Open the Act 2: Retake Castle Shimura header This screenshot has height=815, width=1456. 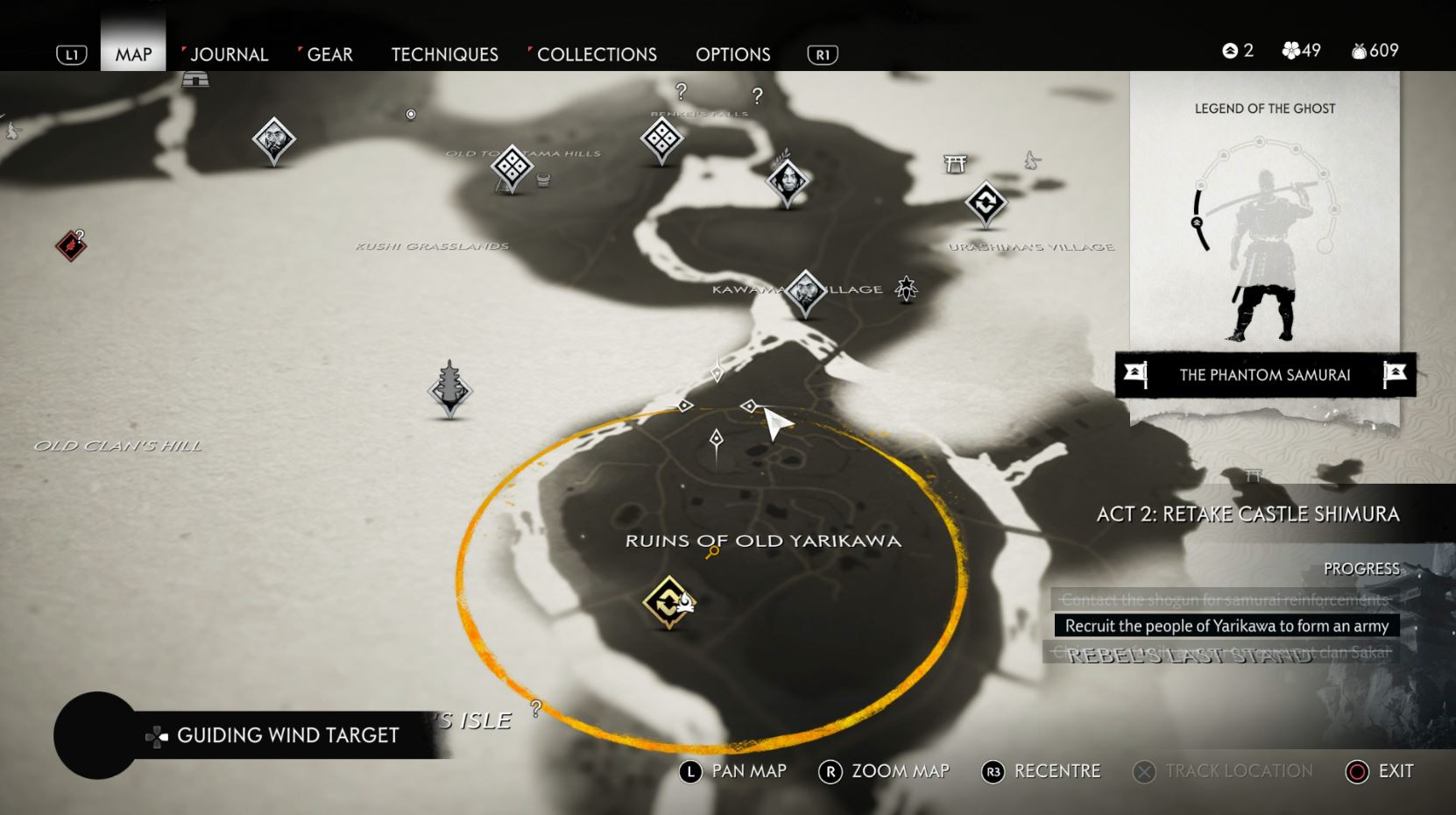pyautogui.click(x=1247, y=514)
